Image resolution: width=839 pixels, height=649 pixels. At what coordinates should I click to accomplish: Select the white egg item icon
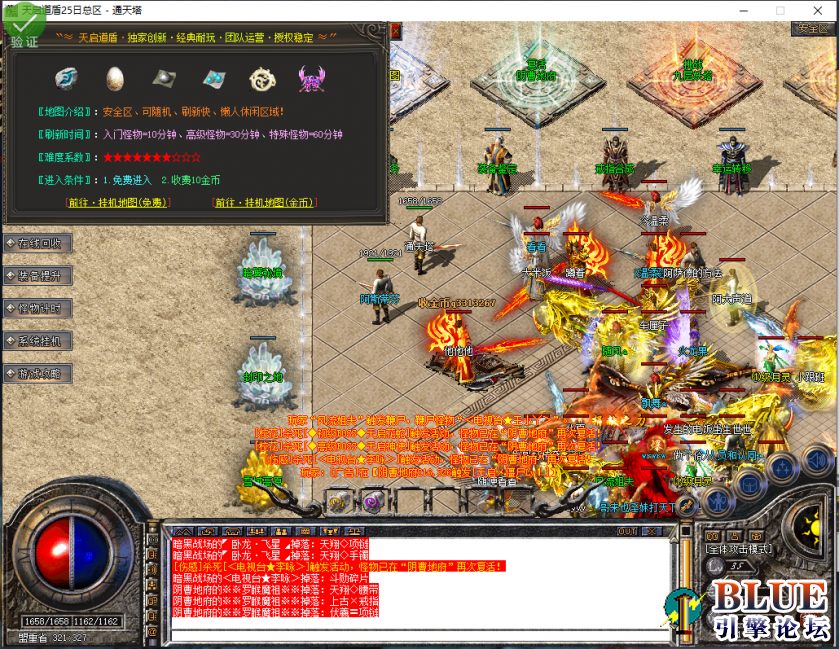pos(116,77)
